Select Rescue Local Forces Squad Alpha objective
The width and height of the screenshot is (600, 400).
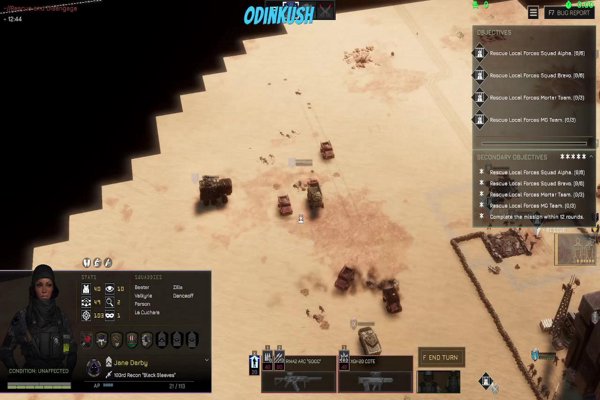tap(537, 54)
